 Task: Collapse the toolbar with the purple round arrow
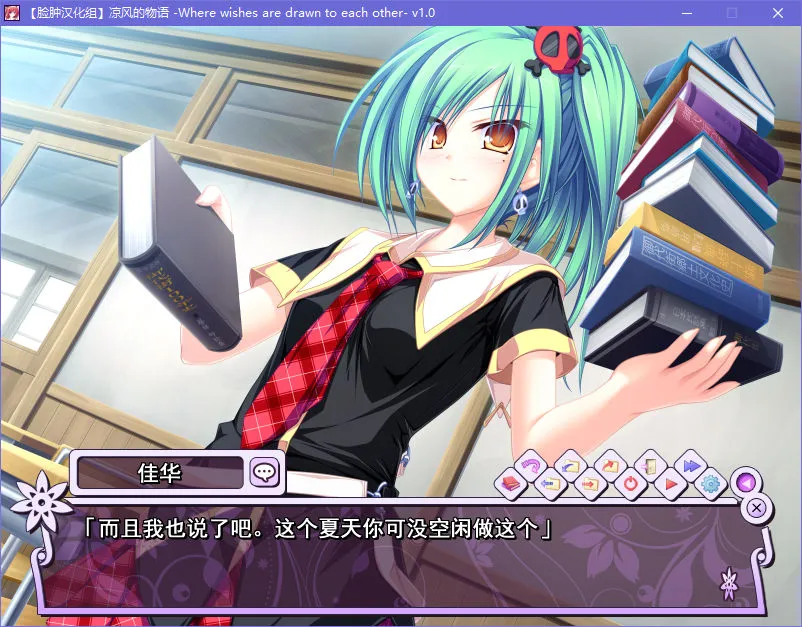(x=744, y=482)
